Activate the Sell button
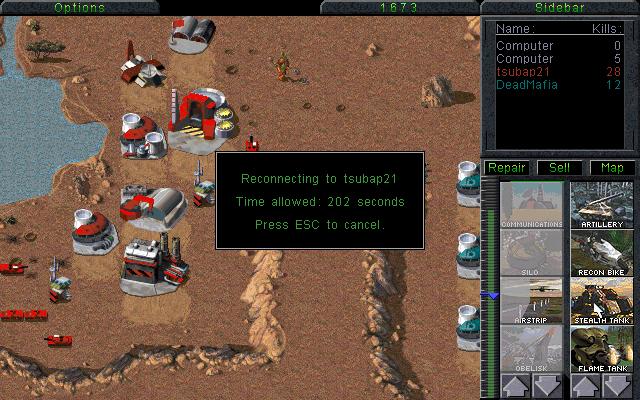The width and height of the screenshot is (640, 400). pos(559,167)
